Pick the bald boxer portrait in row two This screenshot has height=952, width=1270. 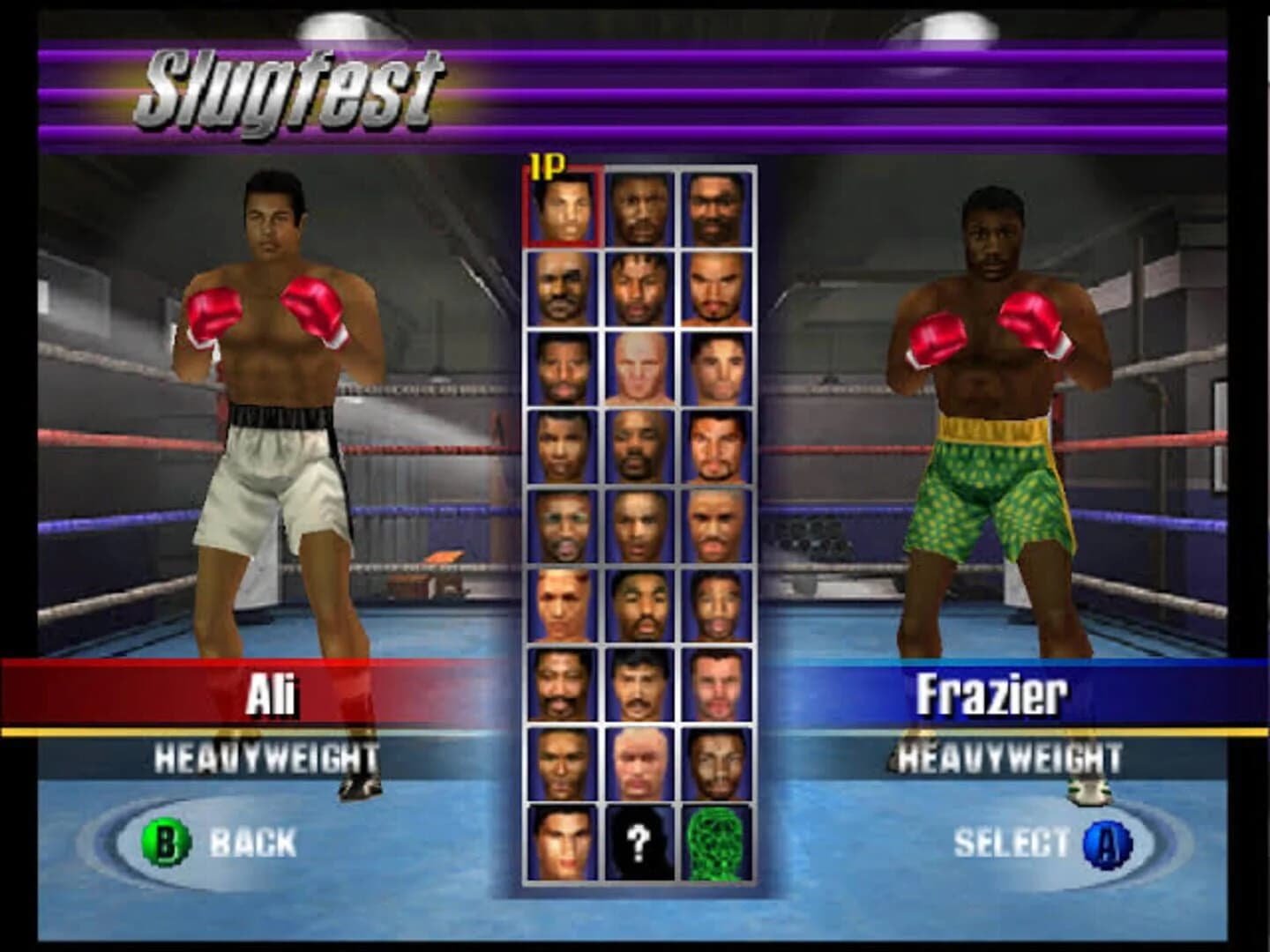[562, 286]
